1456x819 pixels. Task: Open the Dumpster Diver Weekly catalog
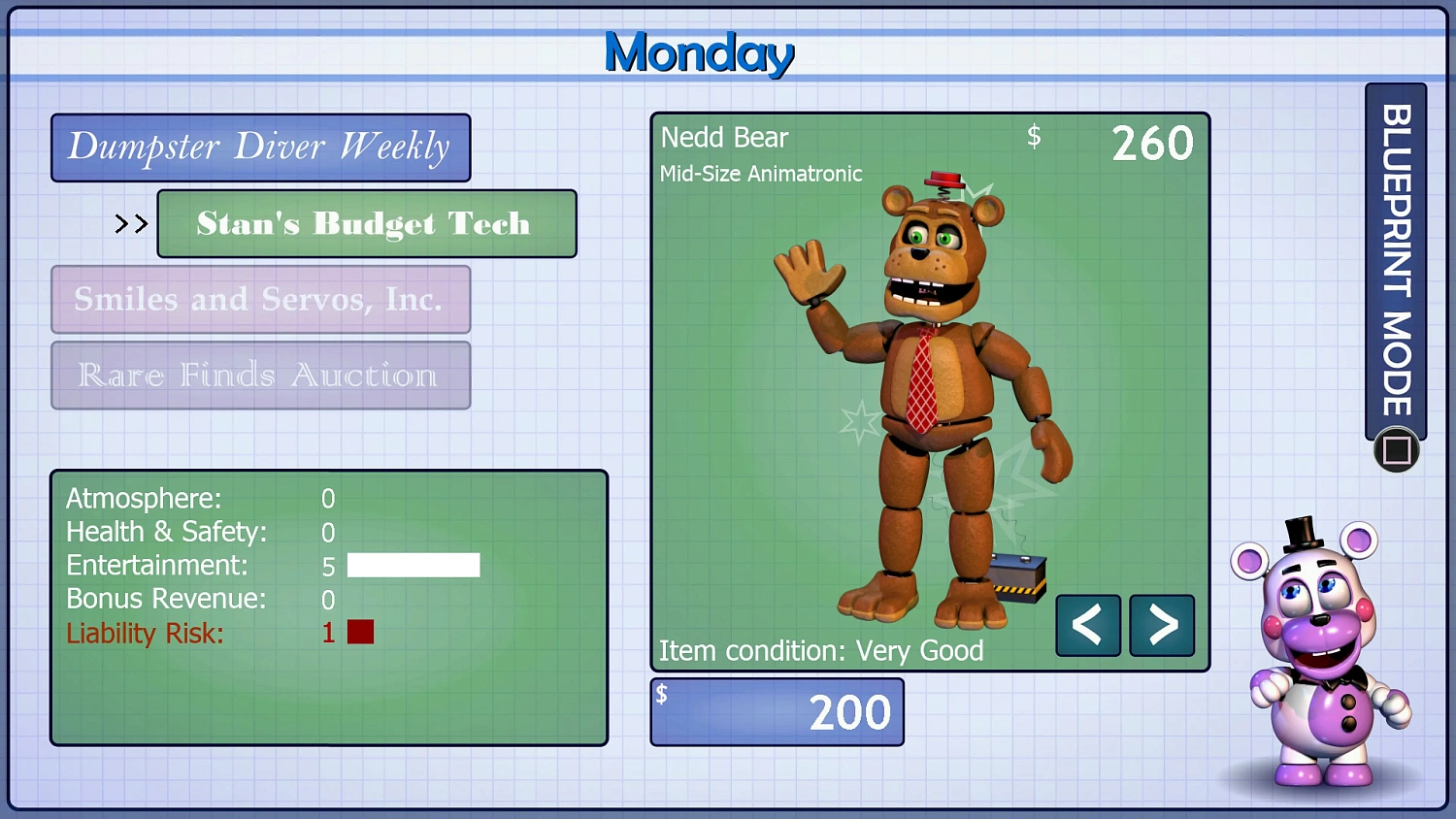[x=260, y=147]
